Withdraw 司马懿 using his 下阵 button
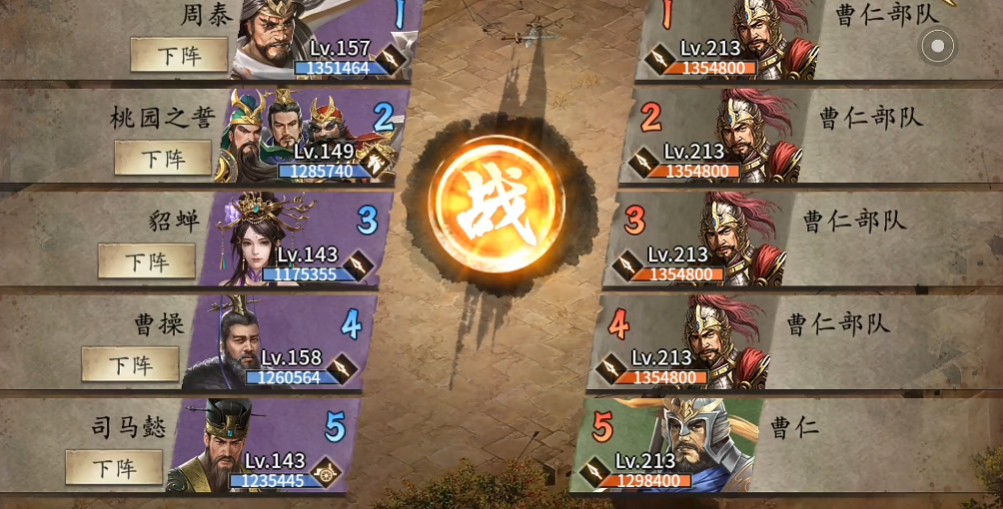This screenshot has height=509, width=1003. coord(114,467)
